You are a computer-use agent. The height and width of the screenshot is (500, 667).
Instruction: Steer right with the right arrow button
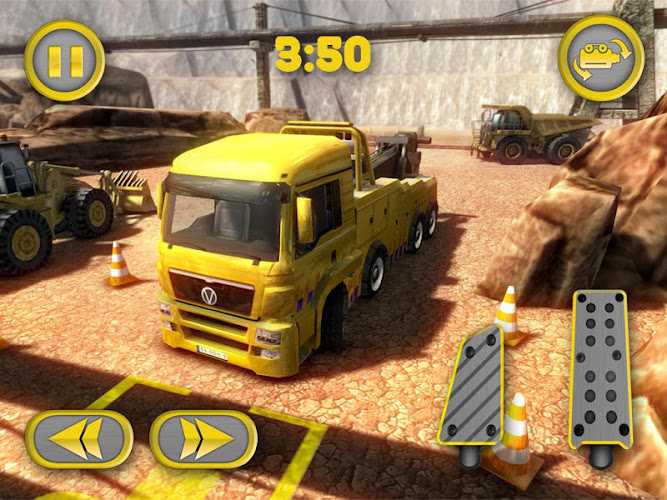(204, 440)
